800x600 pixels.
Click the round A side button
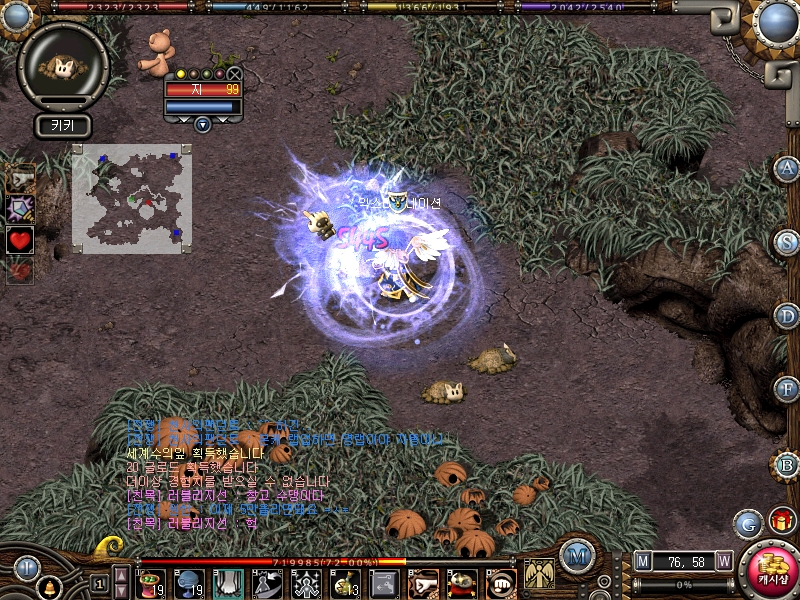[787, 168]
